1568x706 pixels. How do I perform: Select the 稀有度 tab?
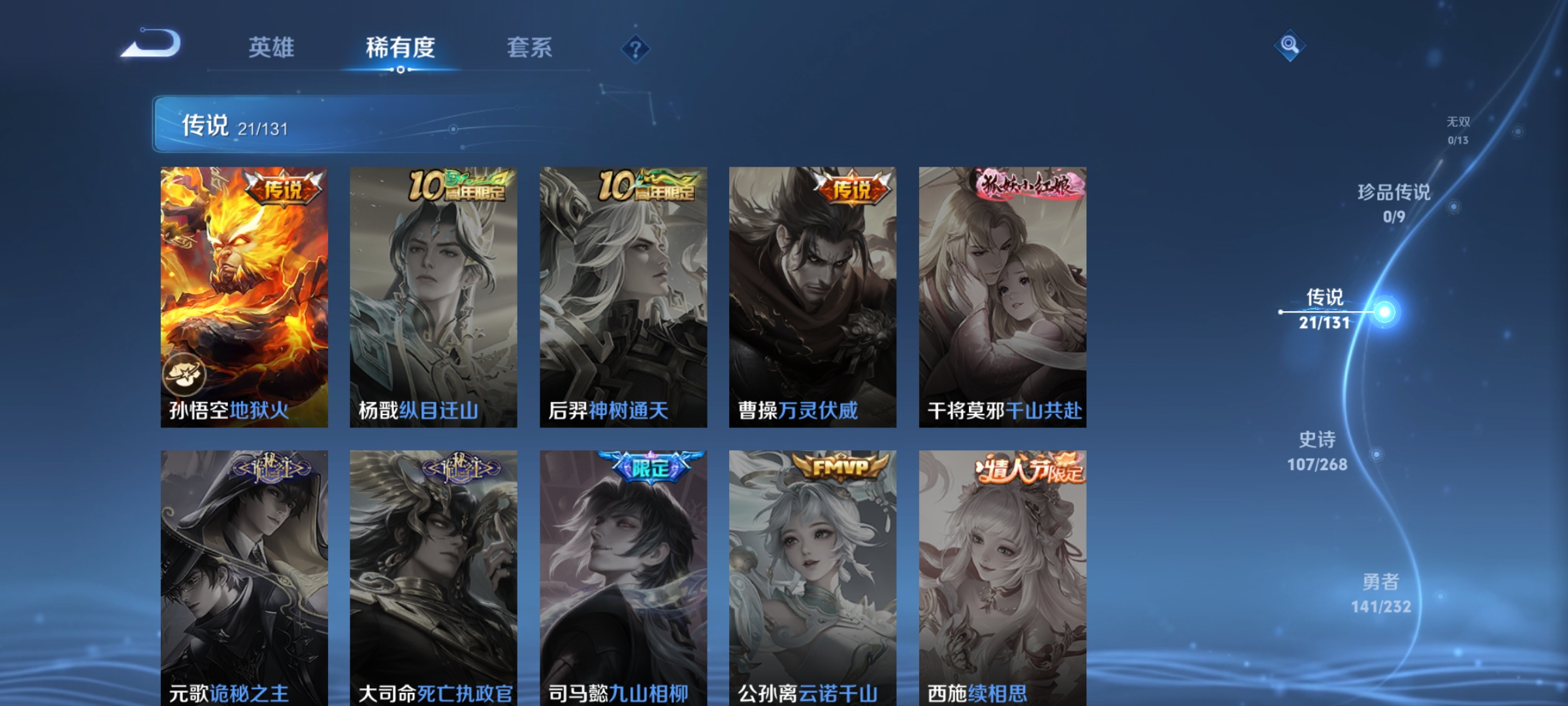pos(401,48)
